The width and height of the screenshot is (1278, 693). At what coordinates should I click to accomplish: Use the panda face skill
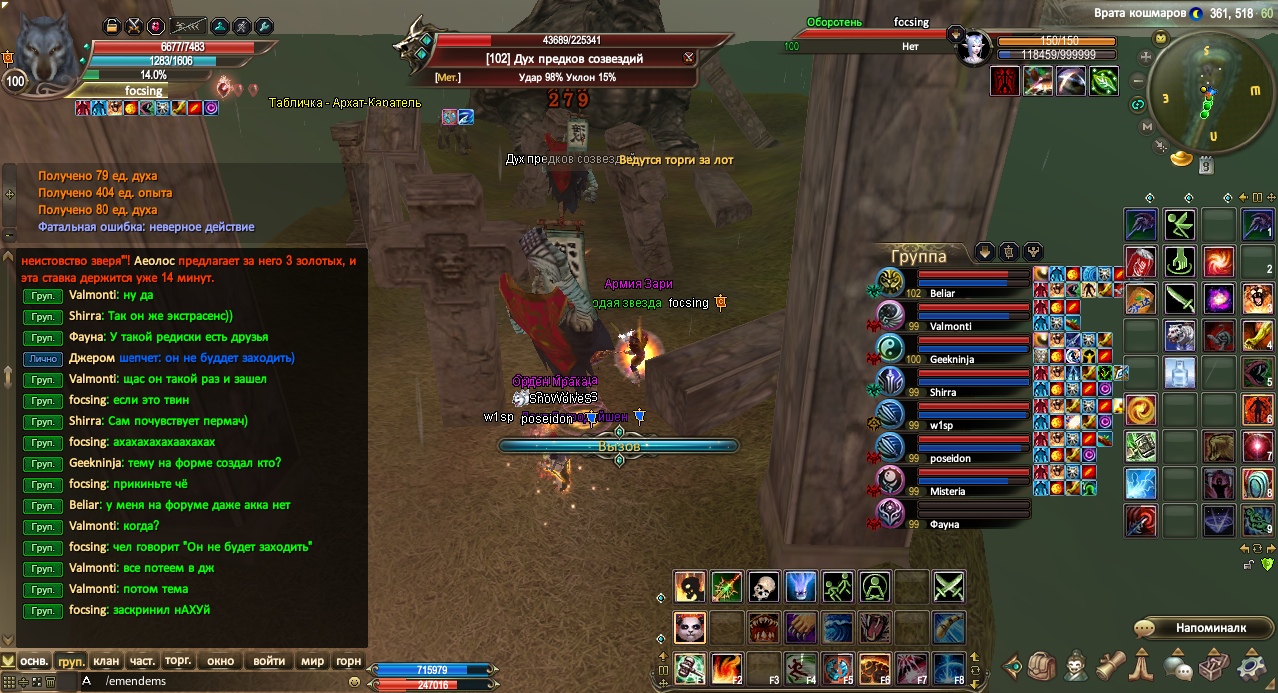pos(689,627)
